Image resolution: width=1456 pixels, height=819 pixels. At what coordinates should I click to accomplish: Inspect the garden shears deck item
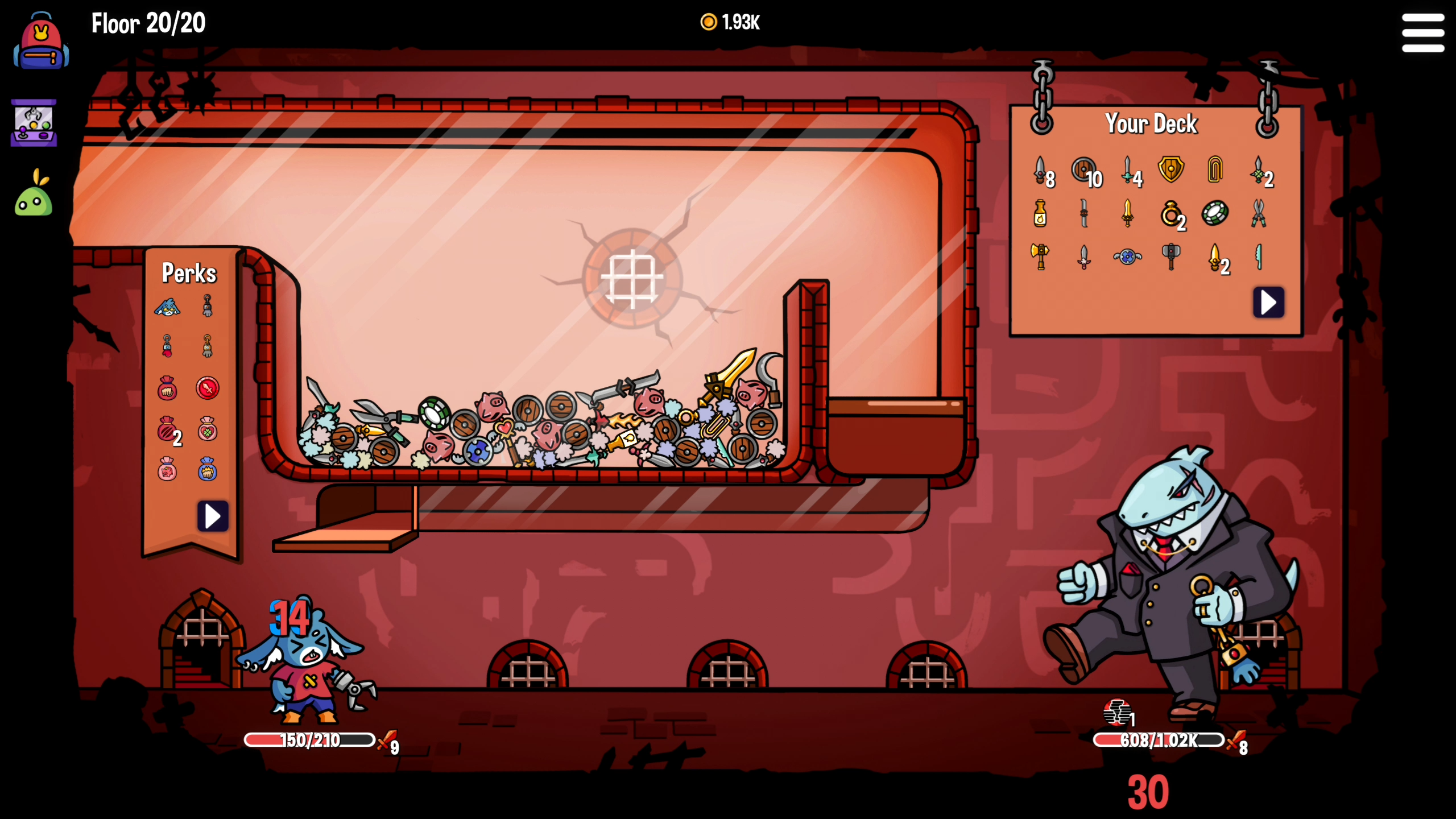pos(1258,213)
